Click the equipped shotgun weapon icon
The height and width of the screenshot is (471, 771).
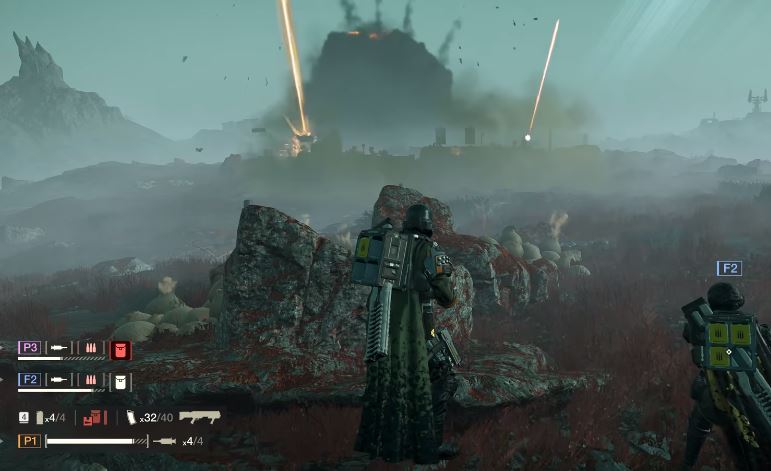click(x=199, y=416)
